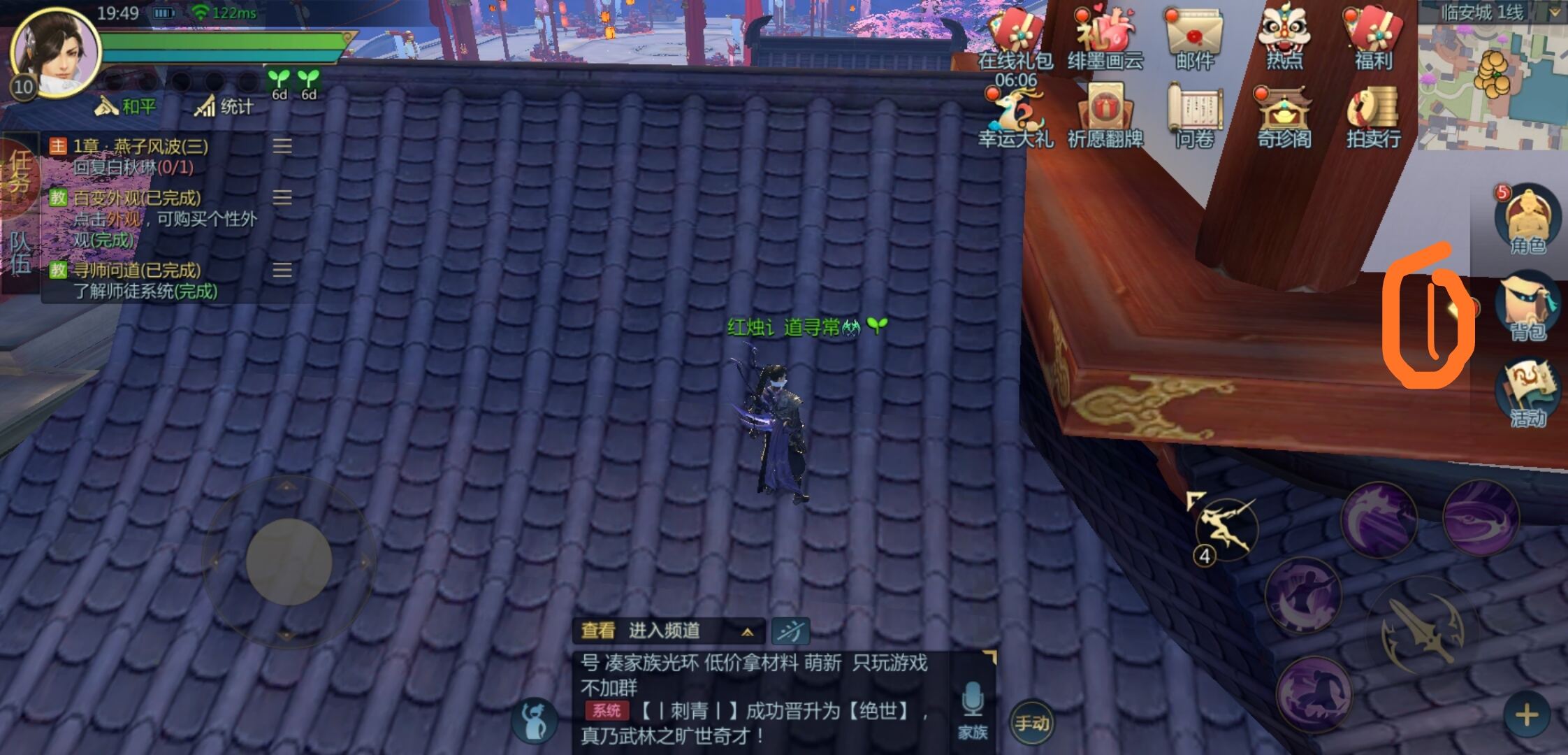
Task: Select the 查看 chat view menu item
Action: (x=600, y=631)
